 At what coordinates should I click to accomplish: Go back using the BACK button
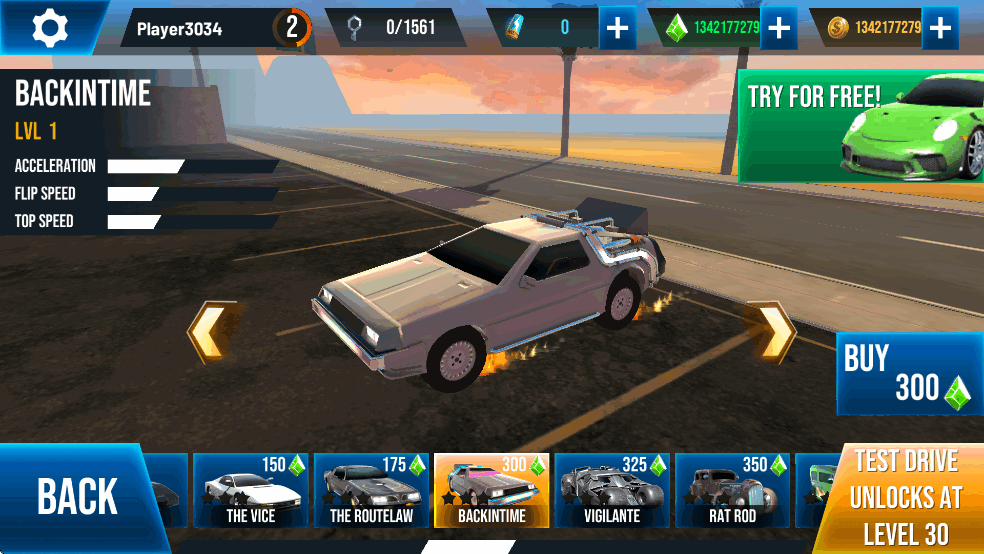point(78,497)
